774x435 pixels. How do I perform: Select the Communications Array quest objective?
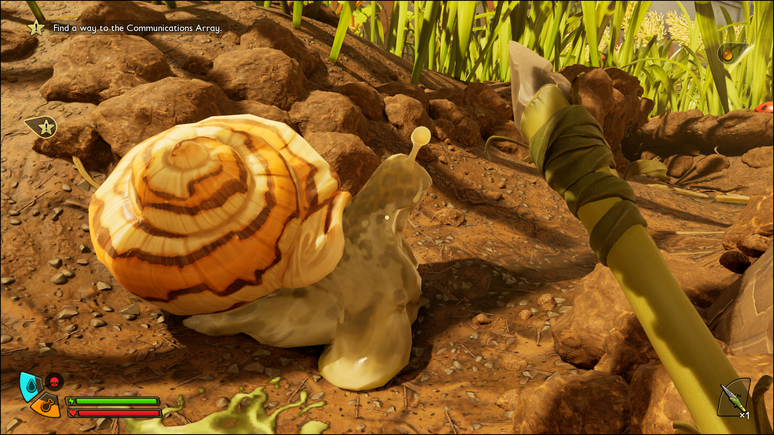click(136, 28)
